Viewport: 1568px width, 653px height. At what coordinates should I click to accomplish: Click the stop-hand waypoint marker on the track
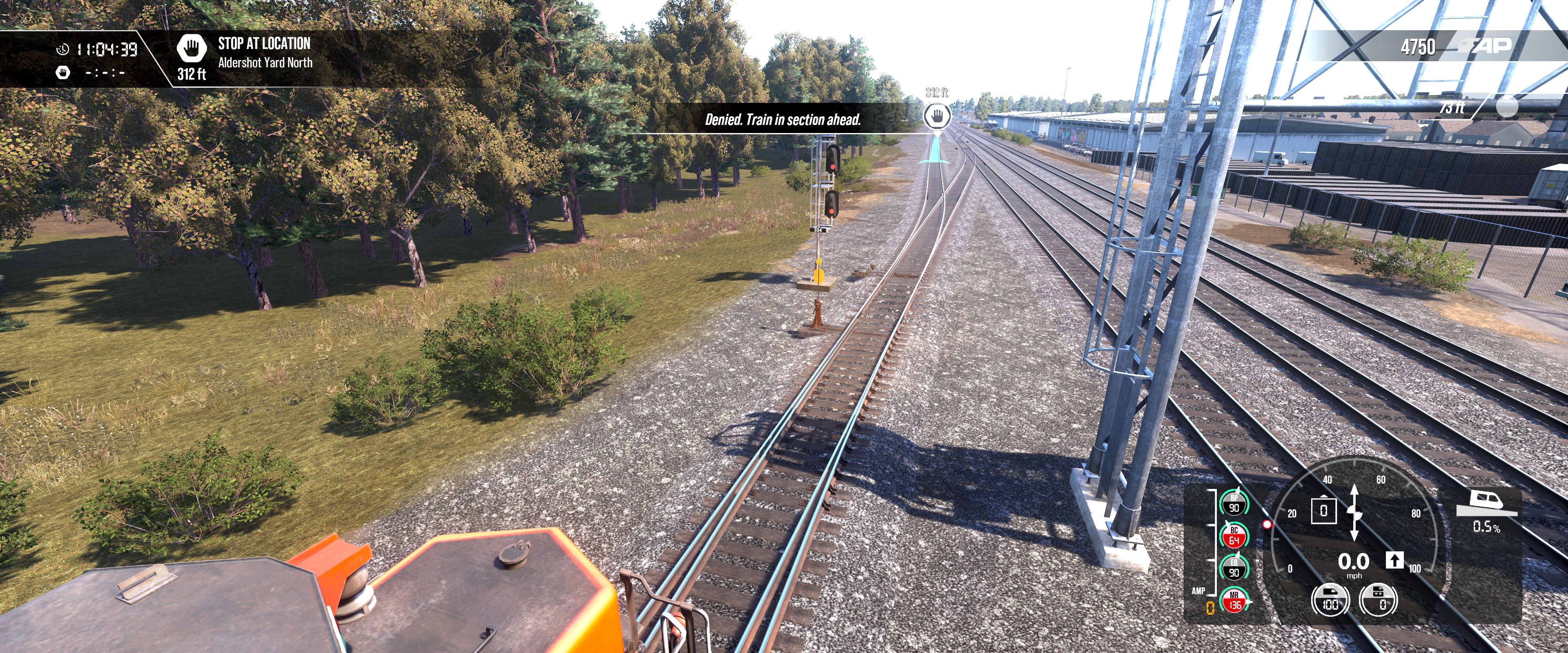[x=937, y=115]
